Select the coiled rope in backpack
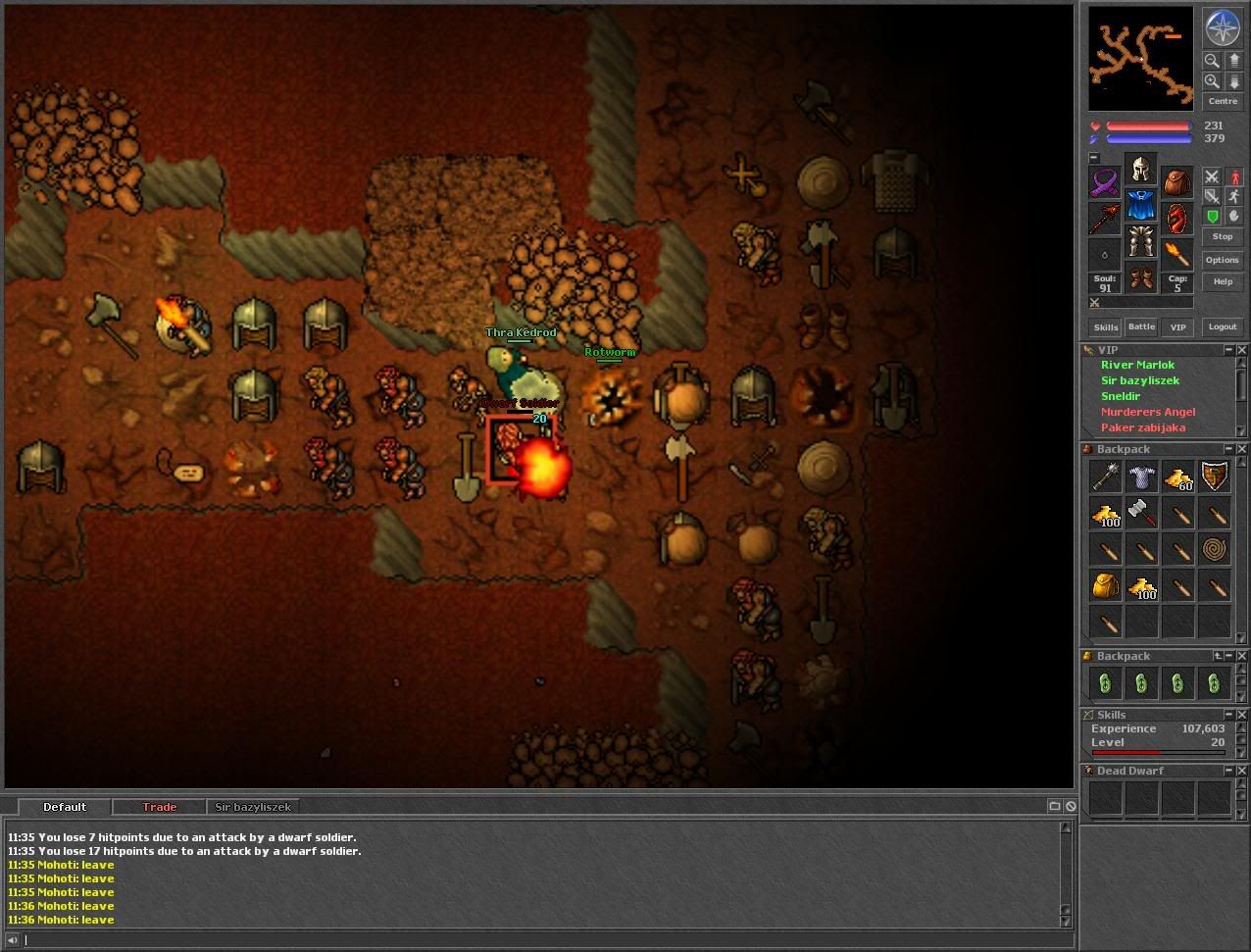The width and height of the screenshot is (1251, 952). tap(1214, 549)
